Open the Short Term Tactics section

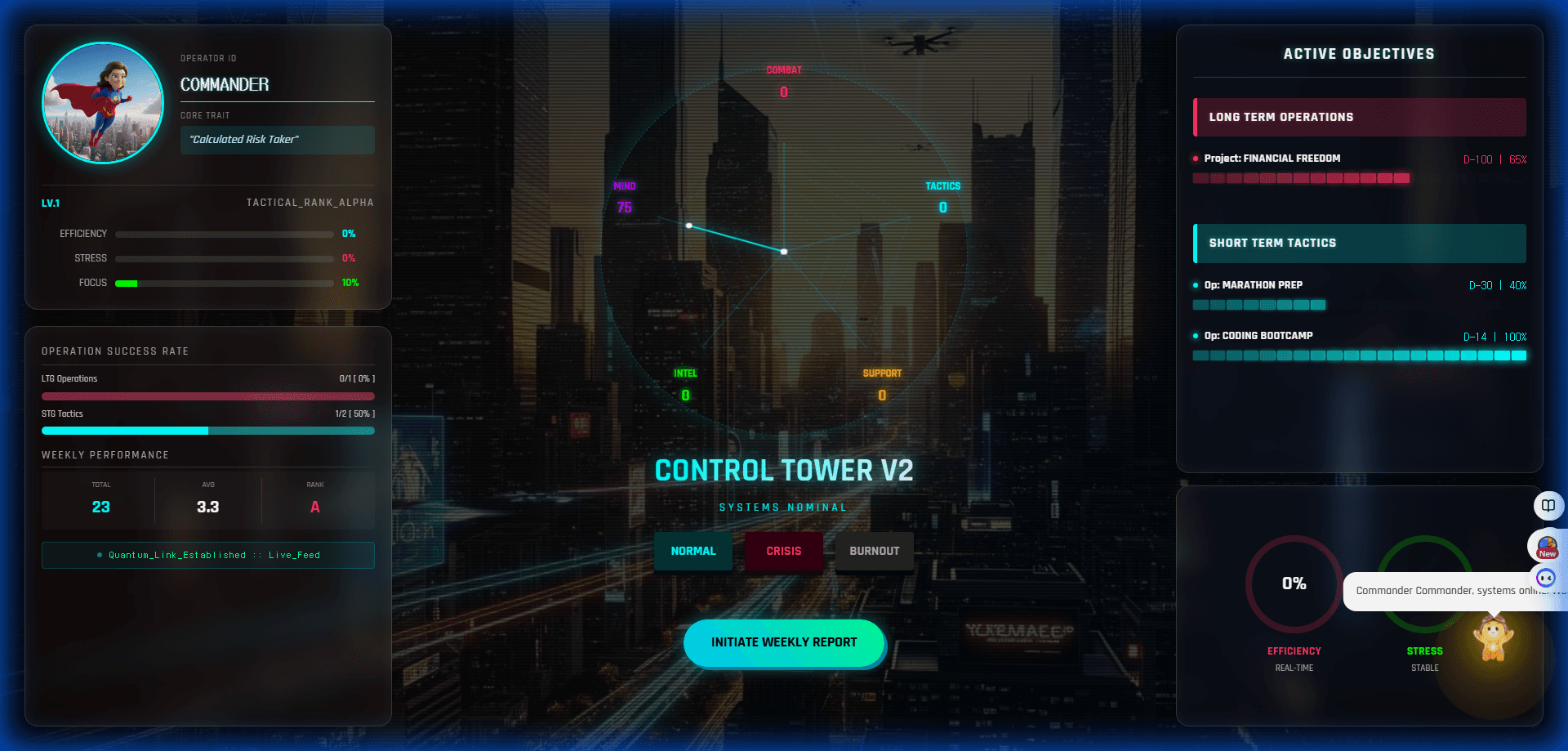[x=1359, y=243]
